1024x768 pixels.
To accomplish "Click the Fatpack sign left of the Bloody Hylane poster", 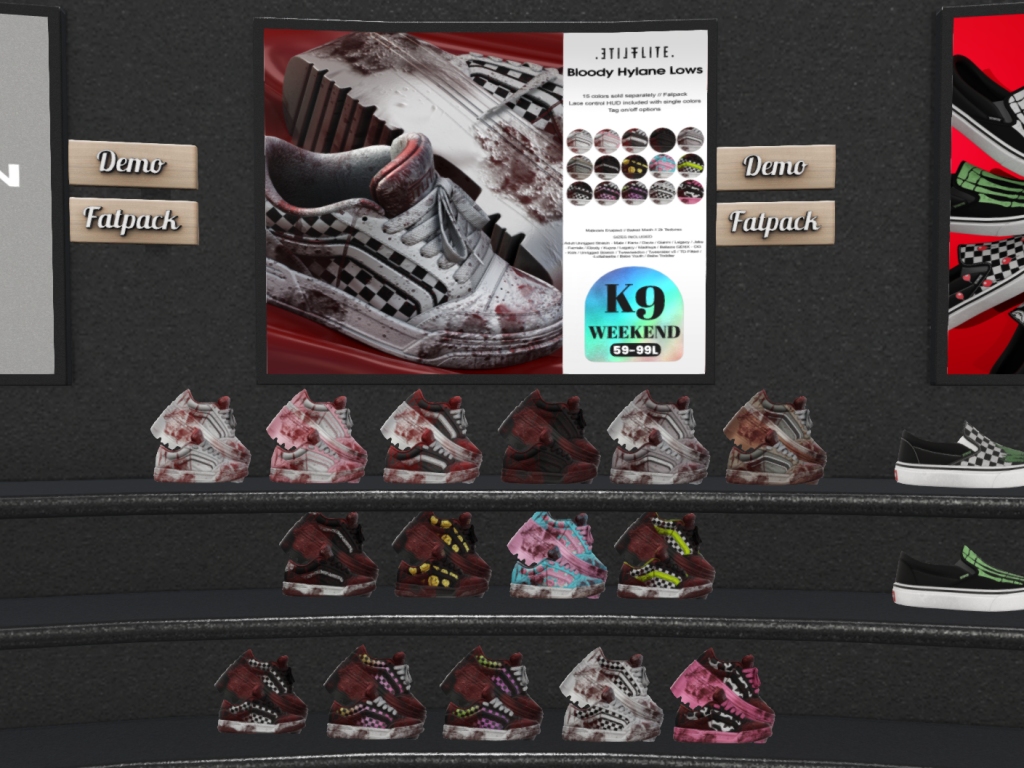I will pos(133,220).
